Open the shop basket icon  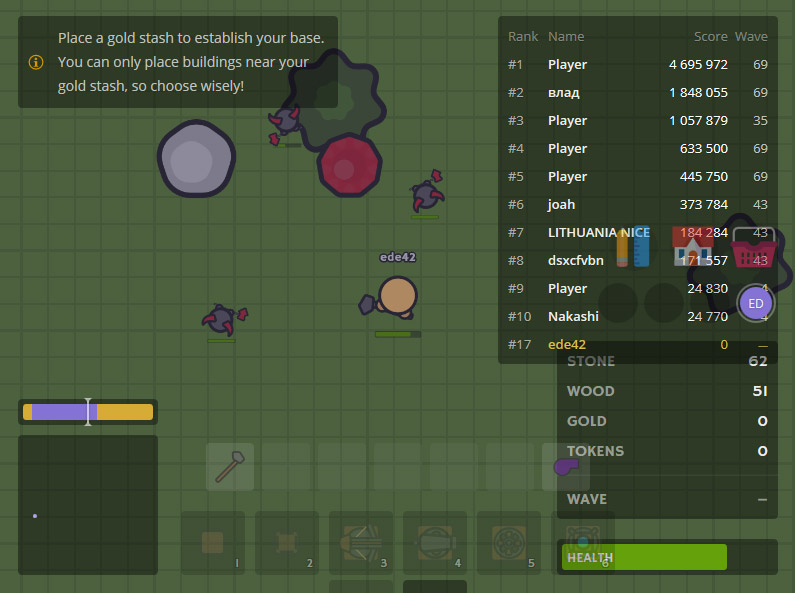click(754, 247)
